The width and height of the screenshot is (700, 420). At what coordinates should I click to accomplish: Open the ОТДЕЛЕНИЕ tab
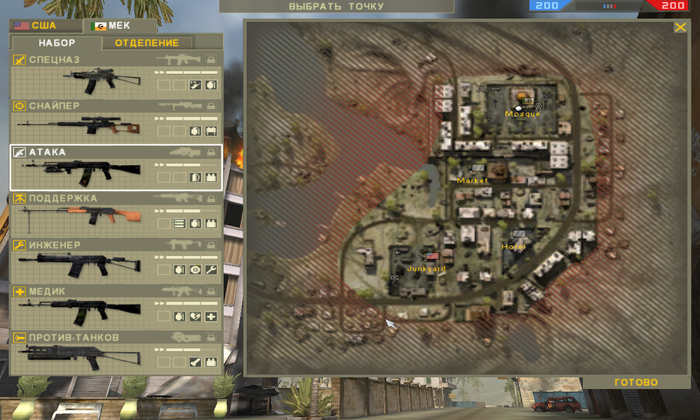(147, 43)
